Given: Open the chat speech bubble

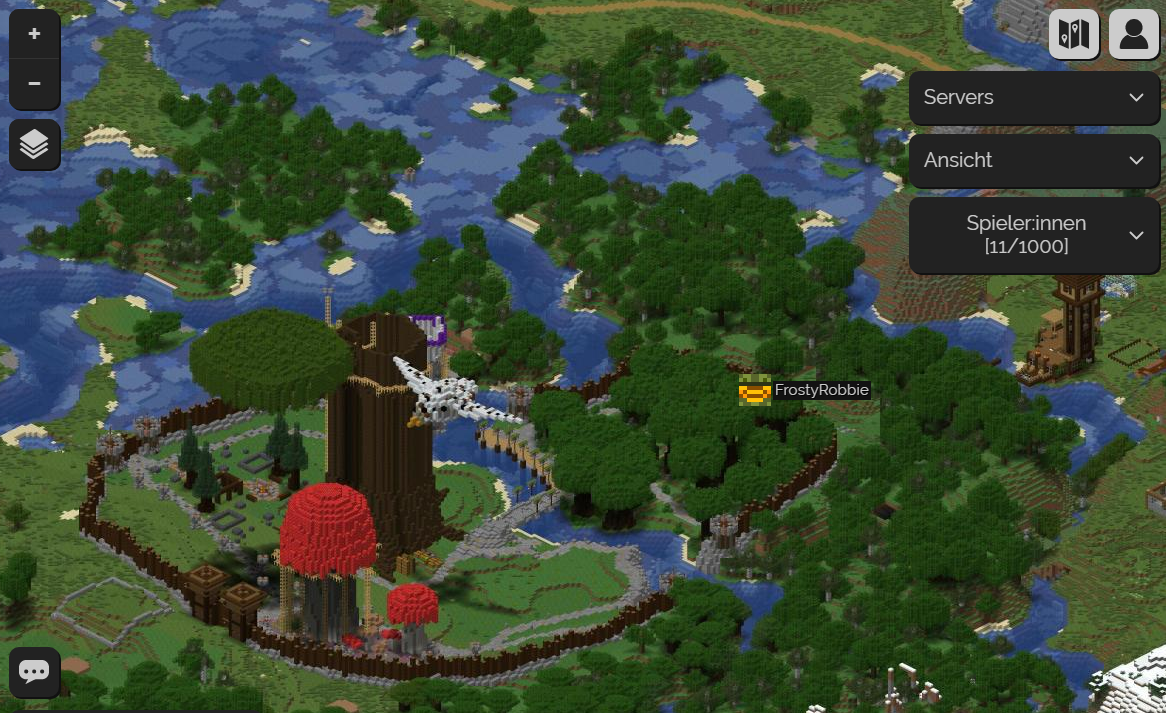Looking at the screenshot, I should click(34, 672).
